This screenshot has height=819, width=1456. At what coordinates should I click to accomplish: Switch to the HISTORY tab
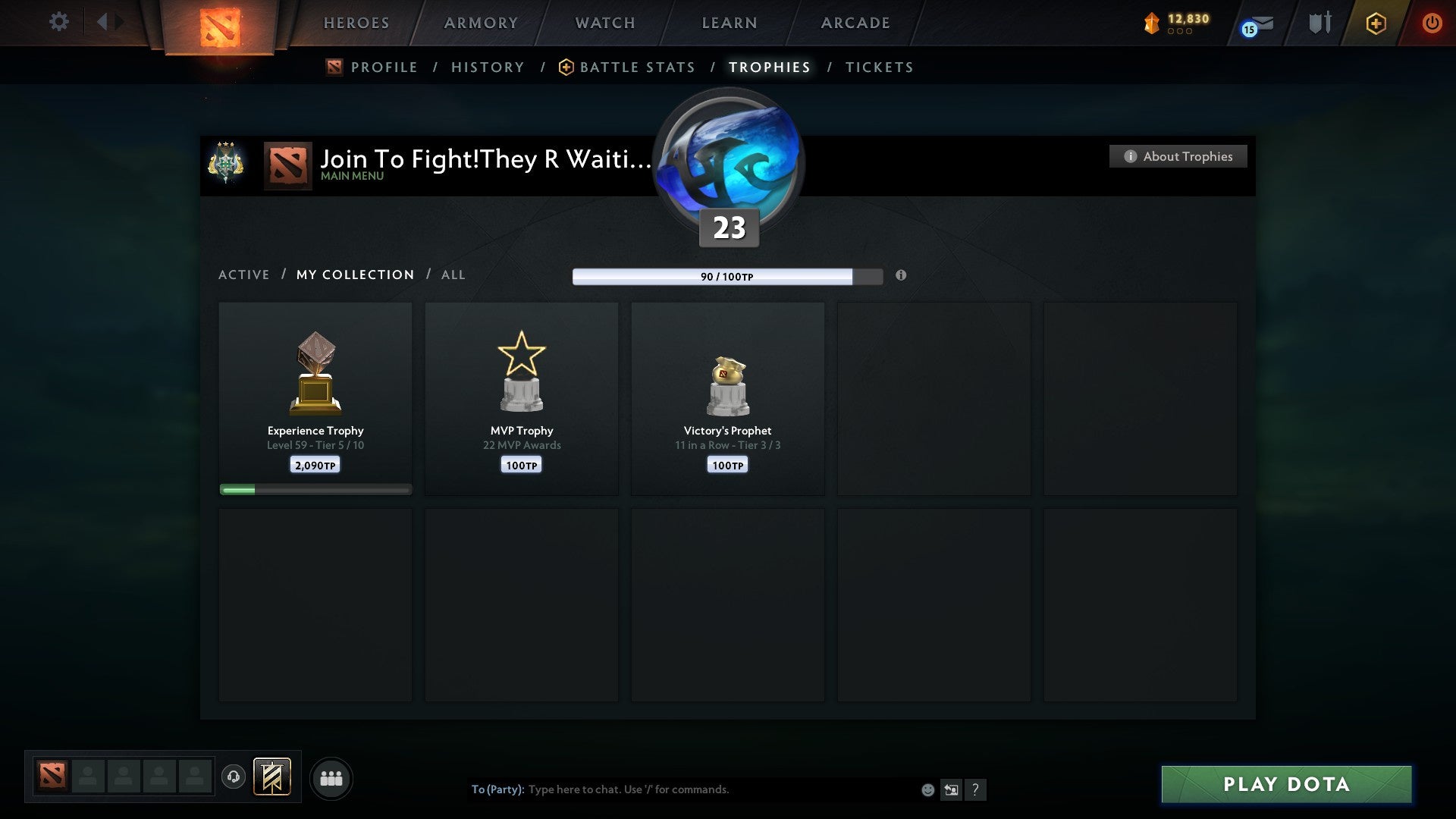488,67
